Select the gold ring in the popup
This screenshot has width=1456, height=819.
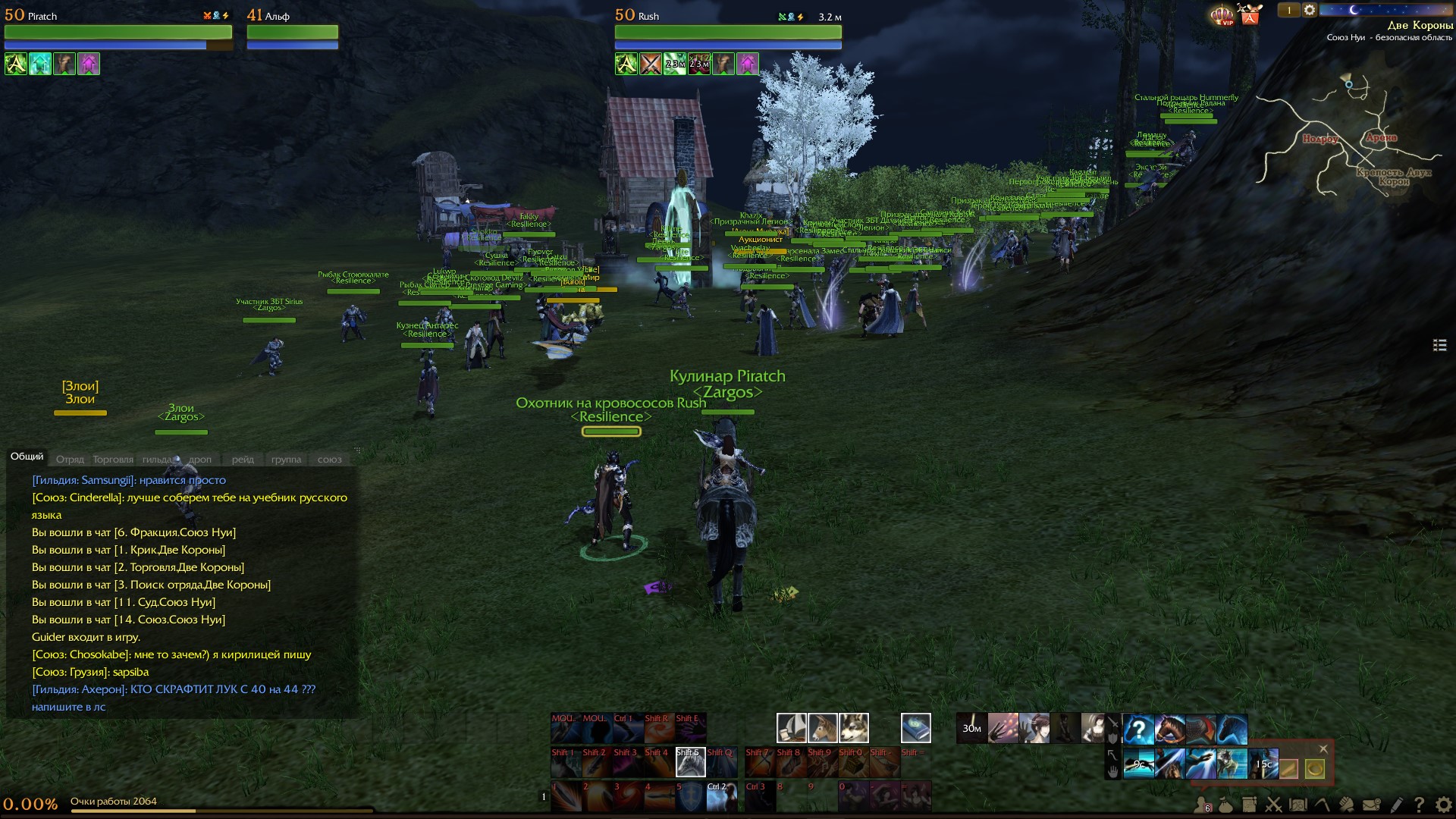tap(1314, 769)
